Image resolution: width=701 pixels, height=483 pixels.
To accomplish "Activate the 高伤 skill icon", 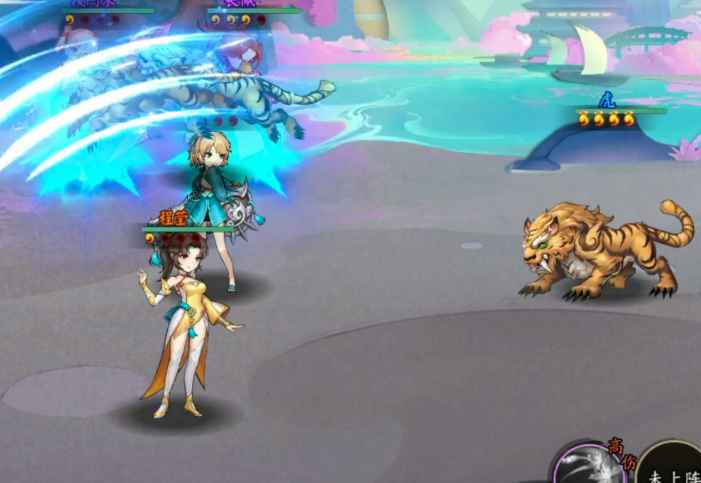I will coord(592,468).
